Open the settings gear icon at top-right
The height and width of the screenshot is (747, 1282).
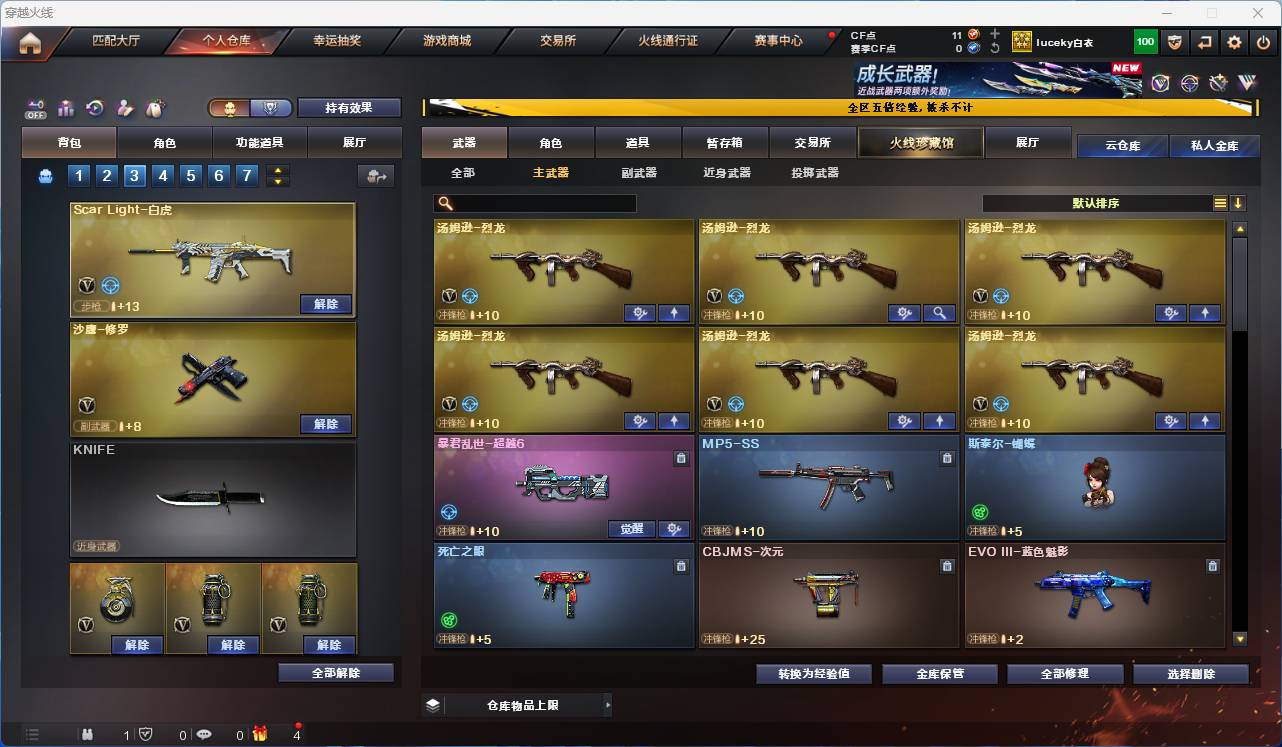click(1233, 42)
